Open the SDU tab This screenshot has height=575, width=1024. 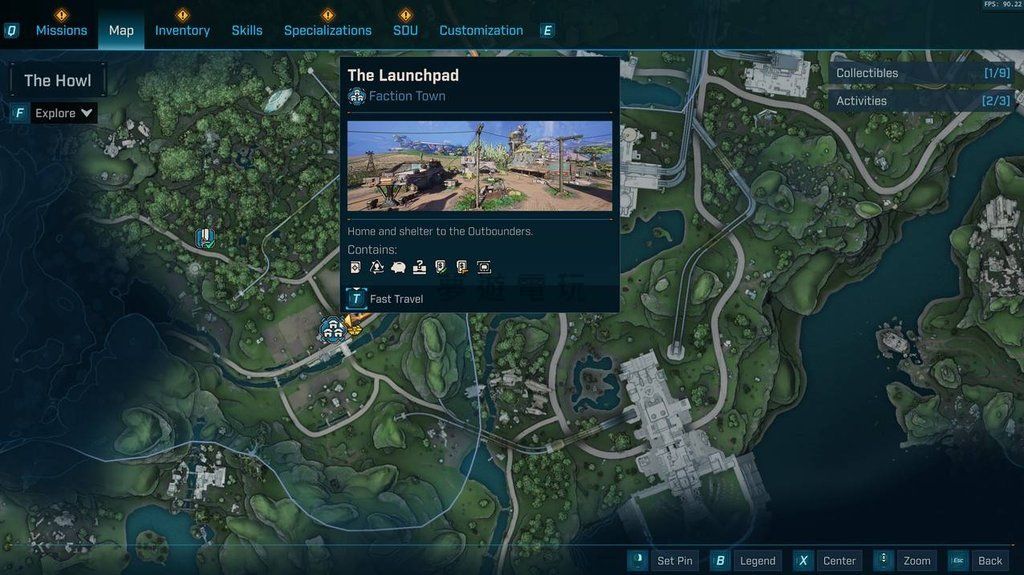click(405, 30)
